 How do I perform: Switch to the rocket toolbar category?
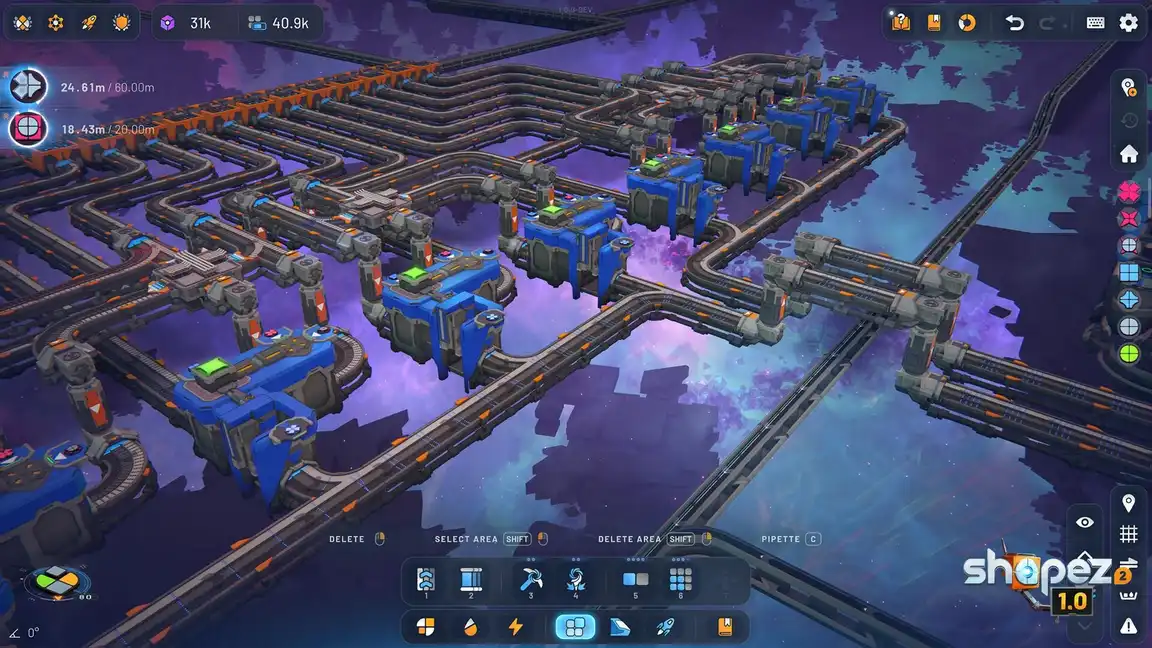click(x=665, y=627)
